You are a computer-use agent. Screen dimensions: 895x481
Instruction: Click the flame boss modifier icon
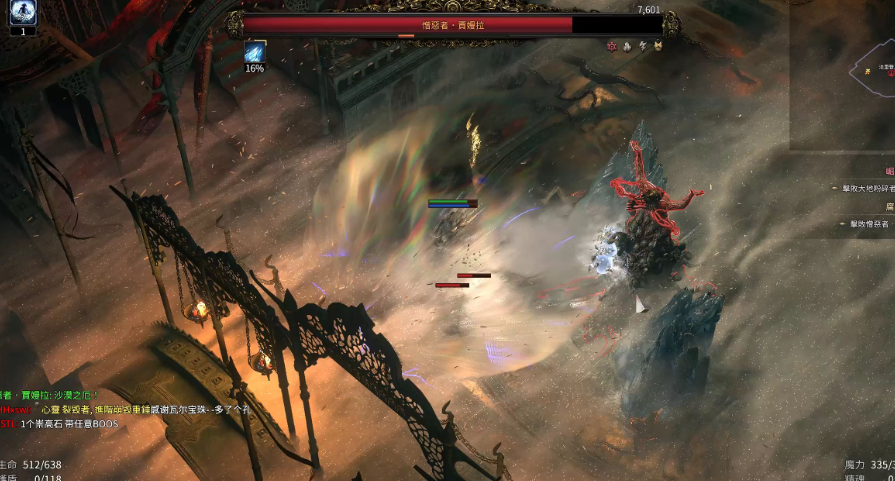coord(627,46)
